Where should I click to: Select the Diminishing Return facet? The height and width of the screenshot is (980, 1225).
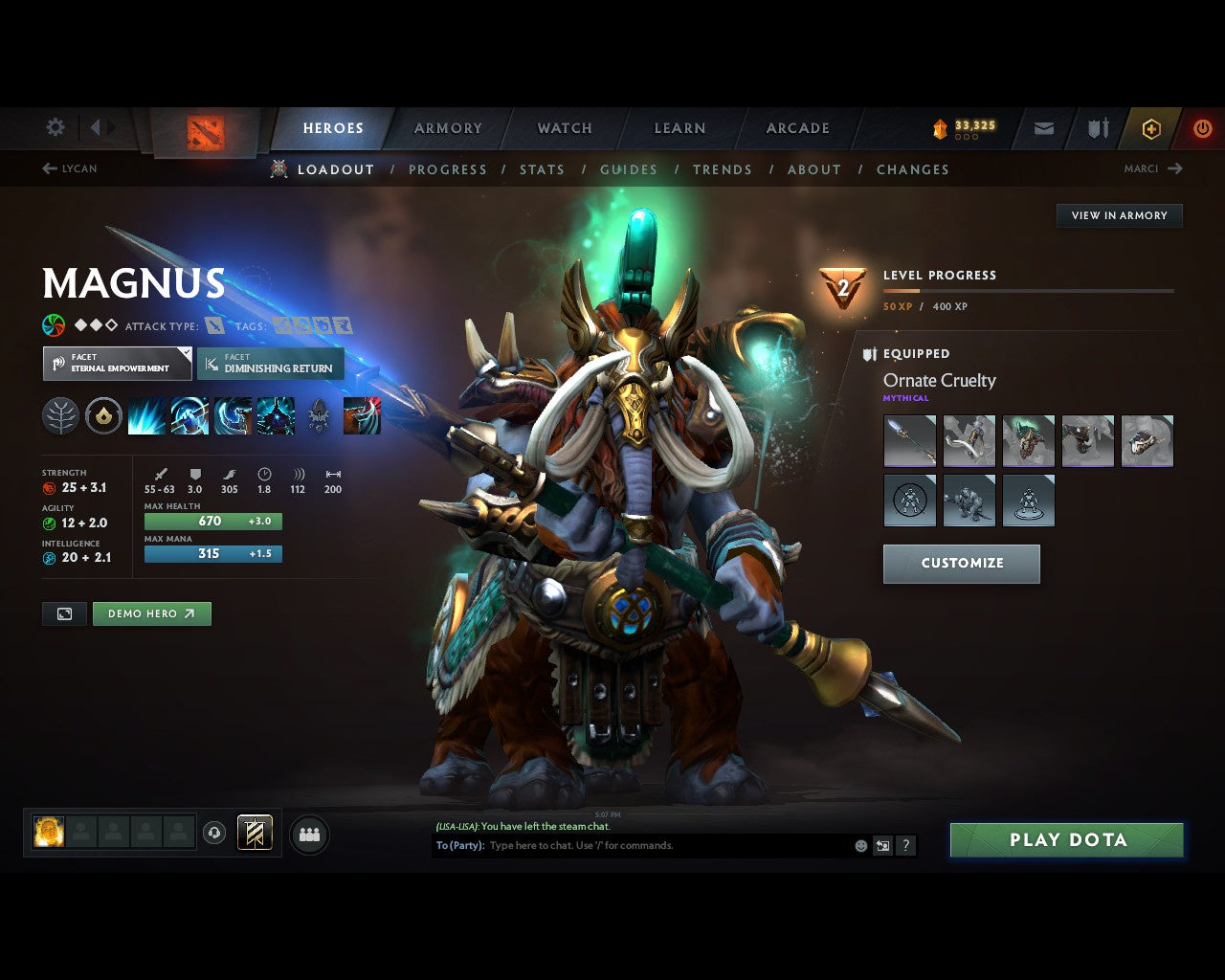pos(270,364)
